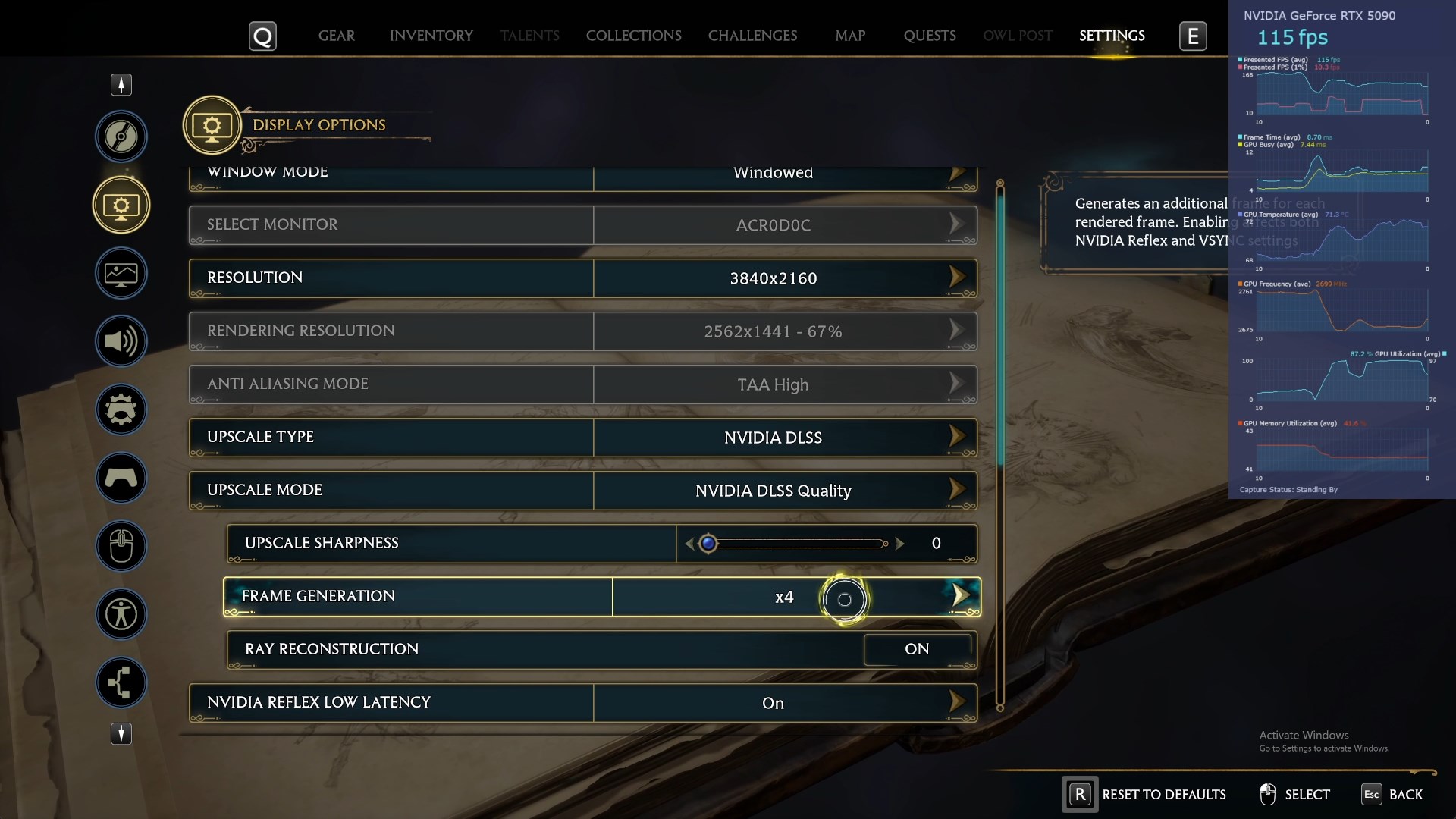Open the audio settings speaker icon
Image resolution: width=1456 pixels, height=819 pixels.
point(121,341)
